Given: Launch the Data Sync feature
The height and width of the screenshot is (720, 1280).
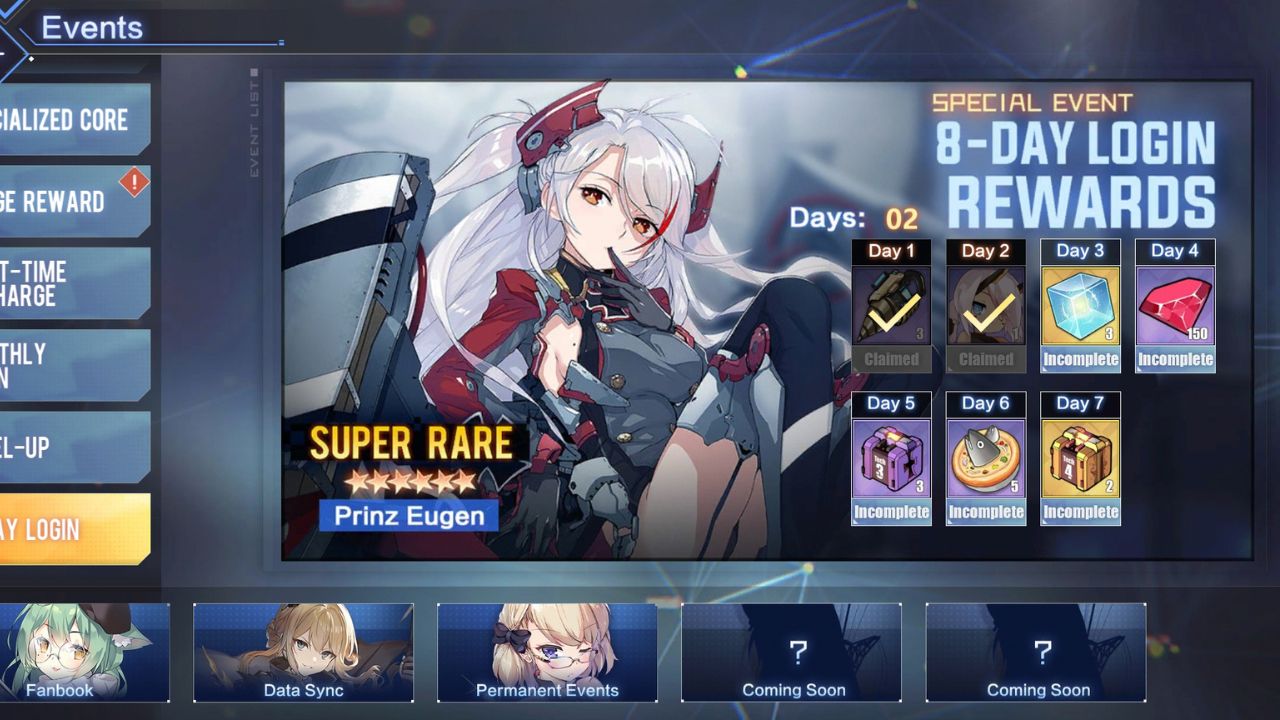Looking at the screenshot, I should 303,653.
